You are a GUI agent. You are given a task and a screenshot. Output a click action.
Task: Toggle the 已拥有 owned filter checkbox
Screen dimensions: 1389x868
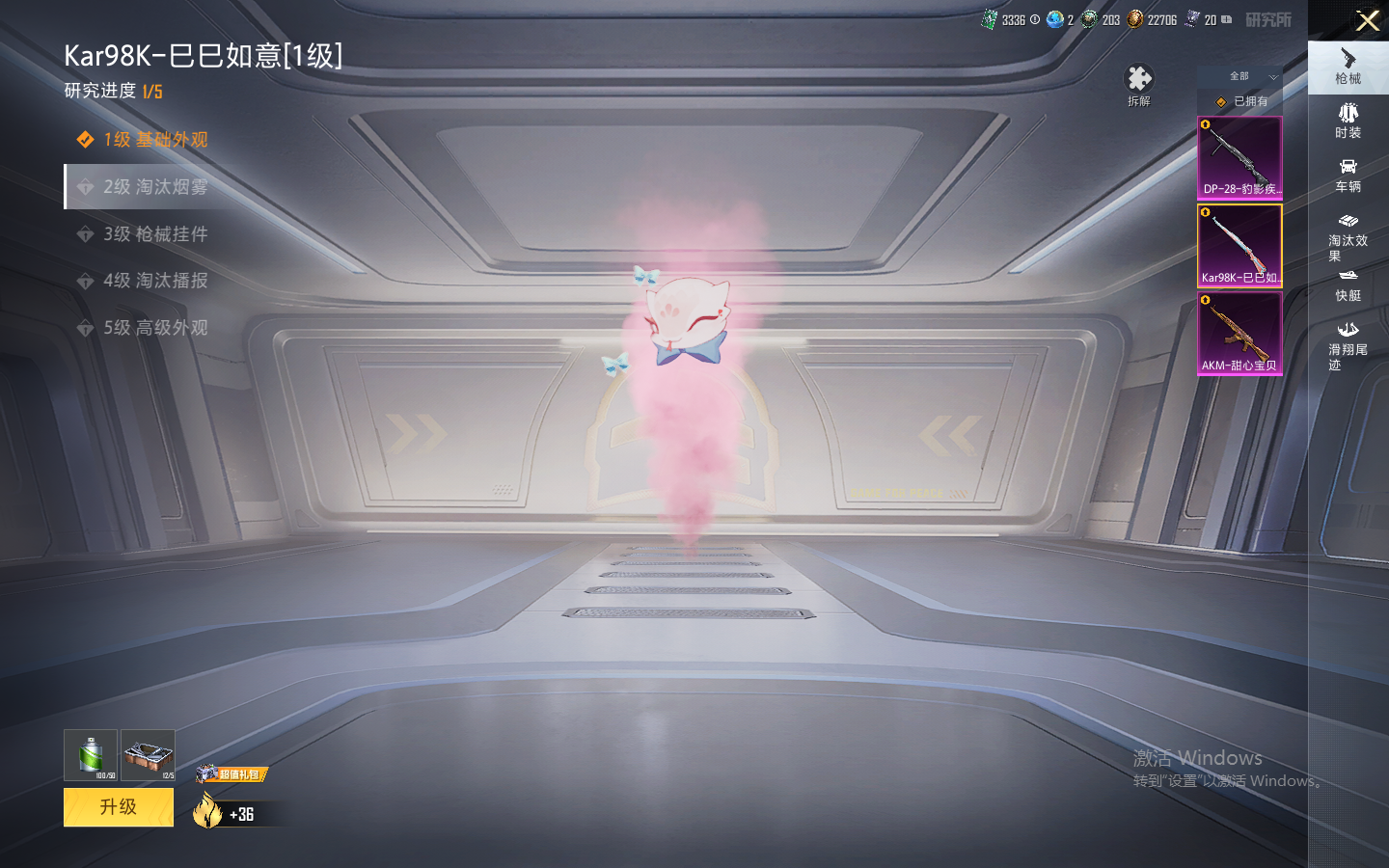pyautogui.click(x=1221, y=101)
